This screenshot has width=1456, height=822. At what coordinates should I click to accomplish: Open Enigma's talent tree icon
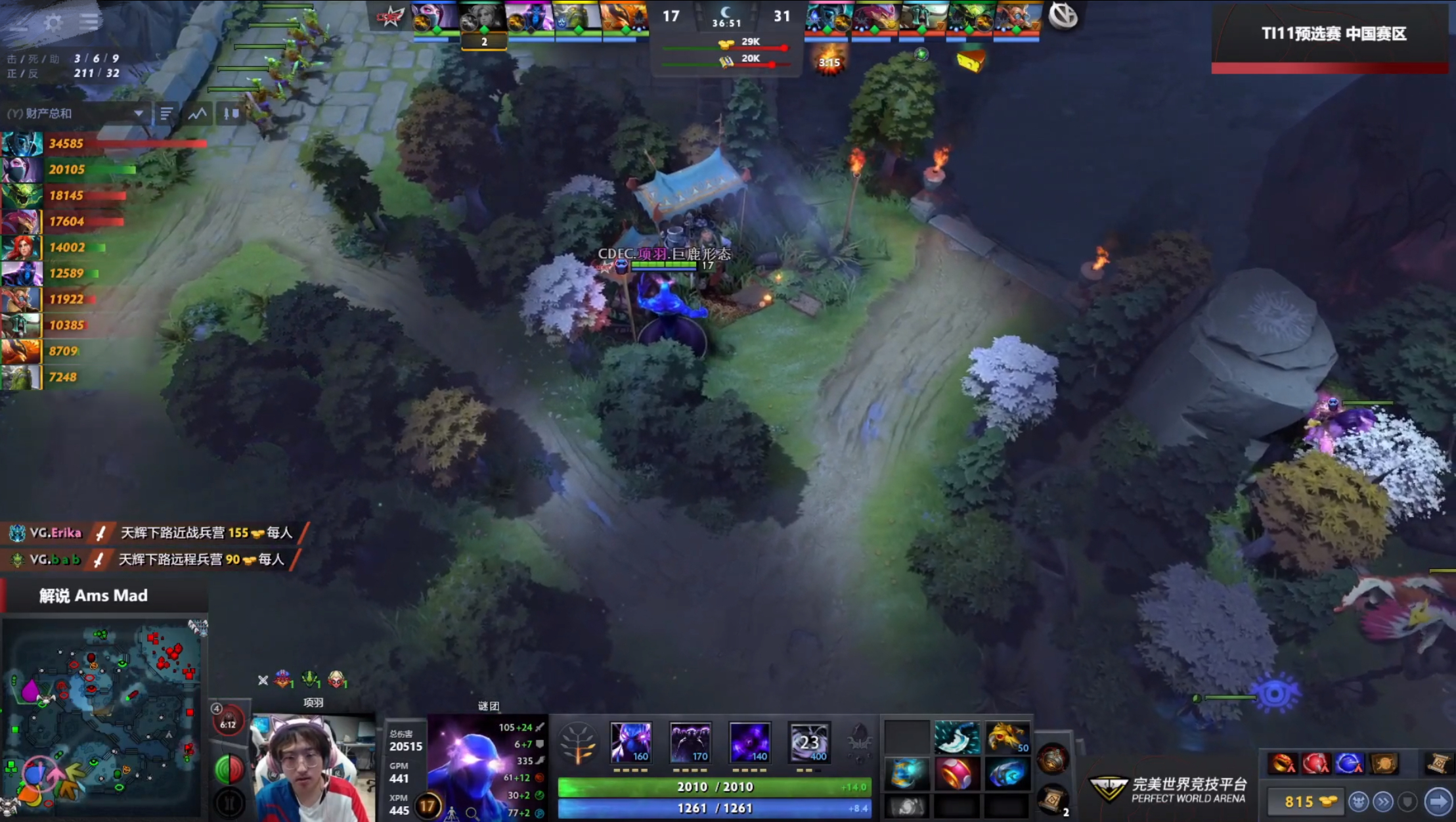click(577, 740)
